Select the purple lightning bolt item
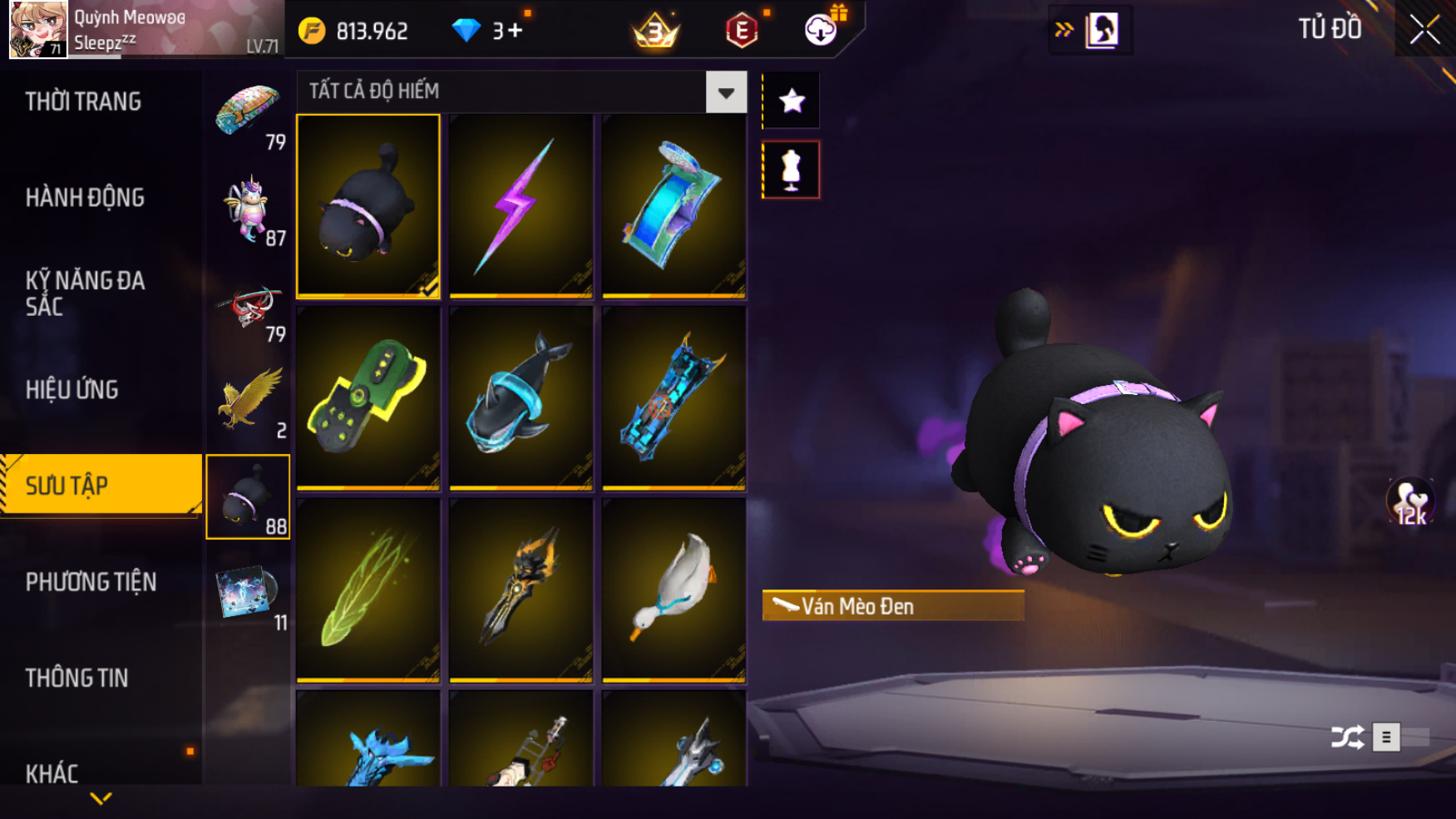Screen dimensions: 1456x819 coord(521,206)
